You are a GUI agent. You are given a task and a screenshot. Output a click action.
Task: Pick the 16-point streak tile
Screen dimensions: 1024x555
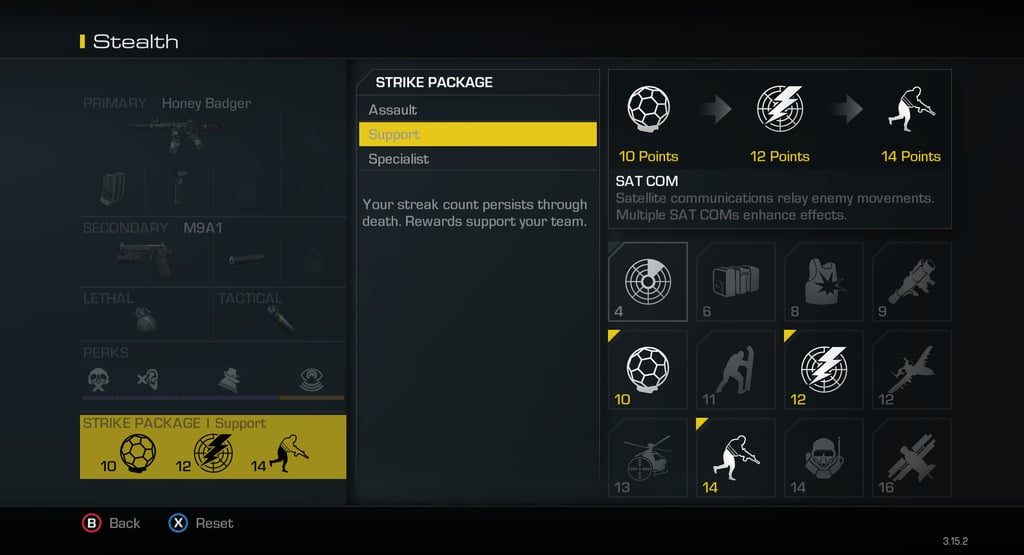(911, 457)
